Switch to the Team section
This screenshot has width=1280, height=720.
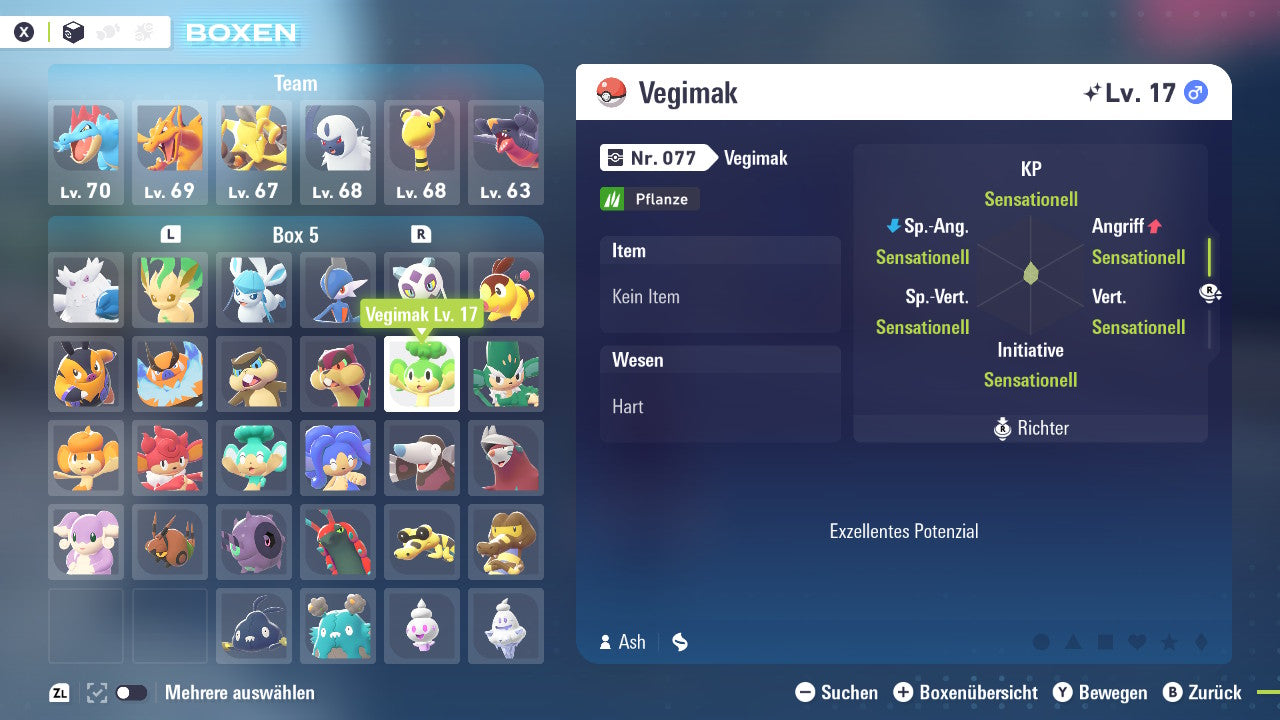tap(295, 83)
